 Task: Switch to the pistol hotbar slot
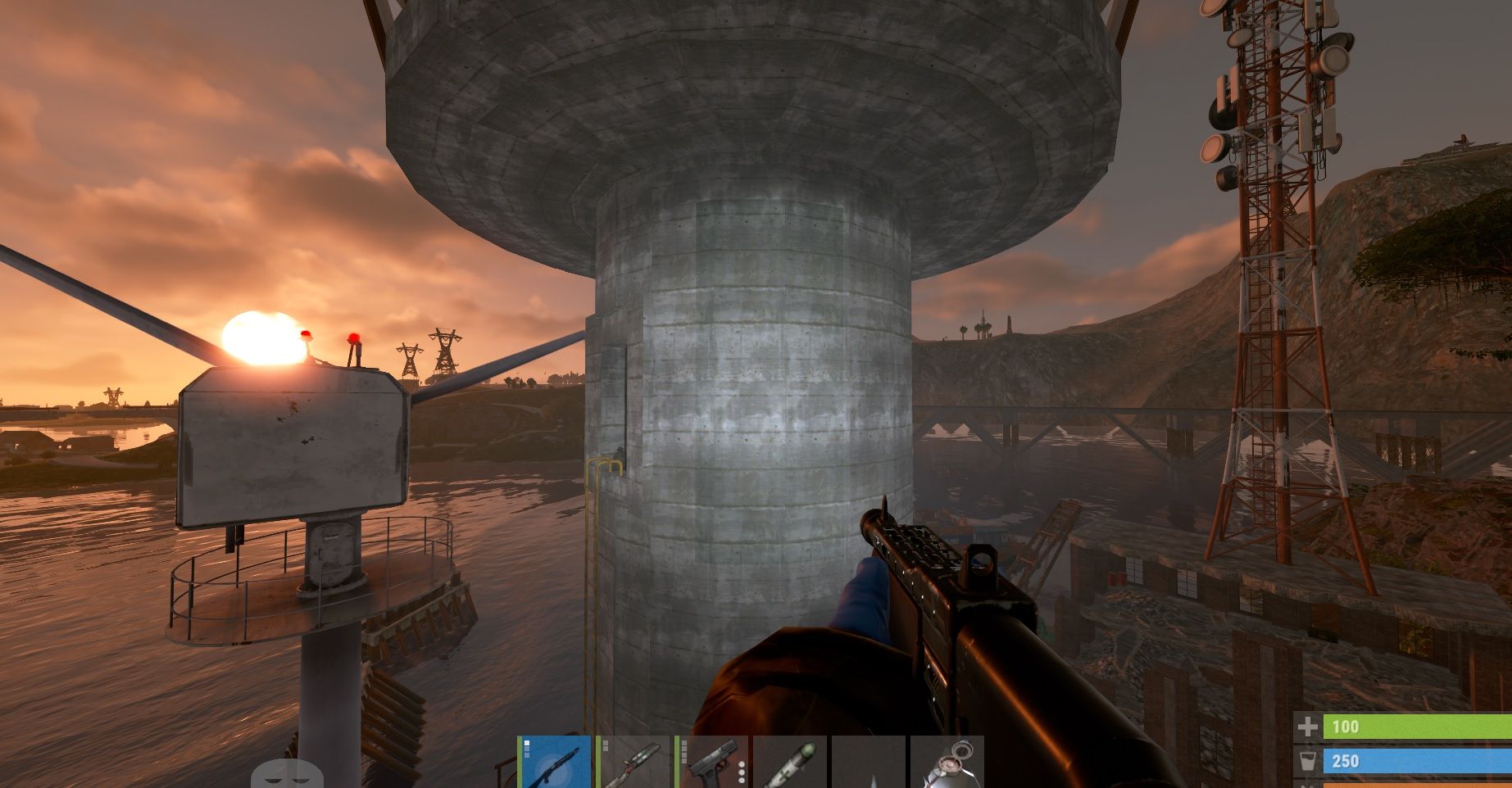[713, 763]
